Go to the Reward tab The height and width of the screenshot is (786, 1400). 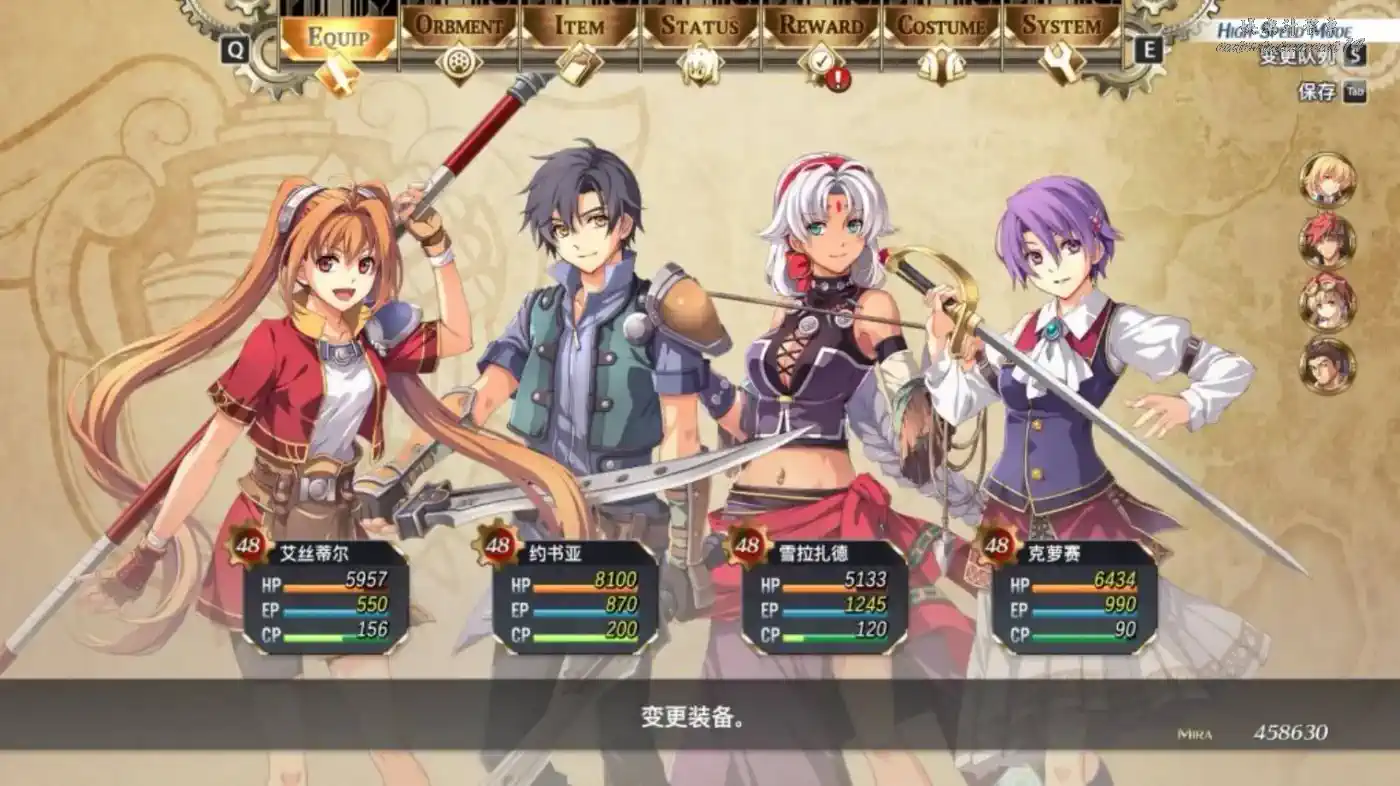(x=821, y=27)
